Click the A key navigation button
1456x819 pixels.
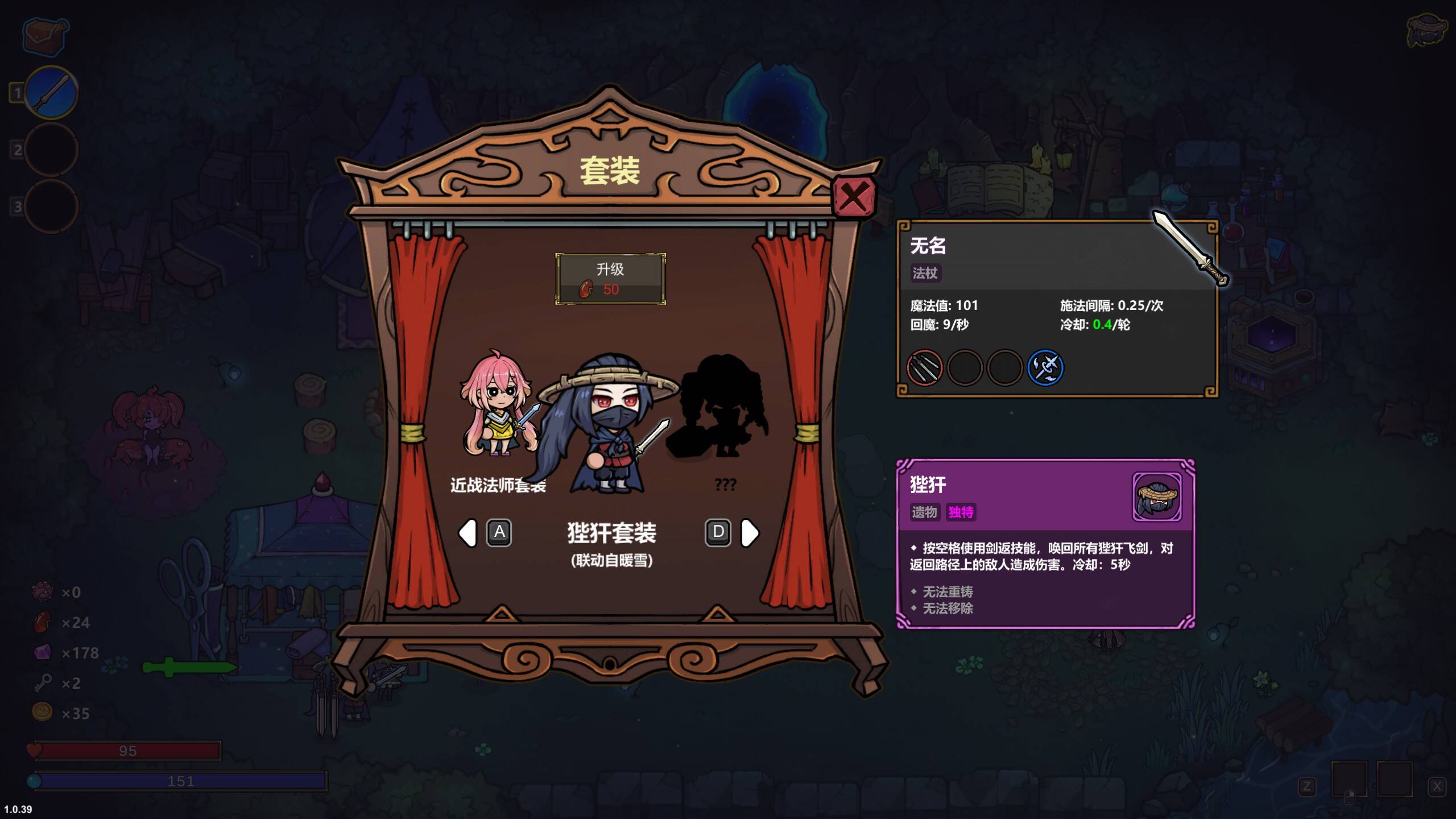(499, 532)
